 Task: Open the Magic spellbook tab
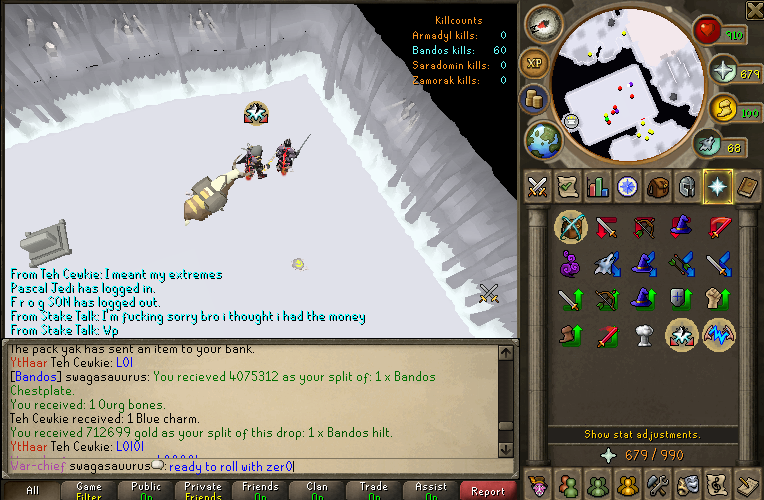pyautogui.click(x=747, y=186)
